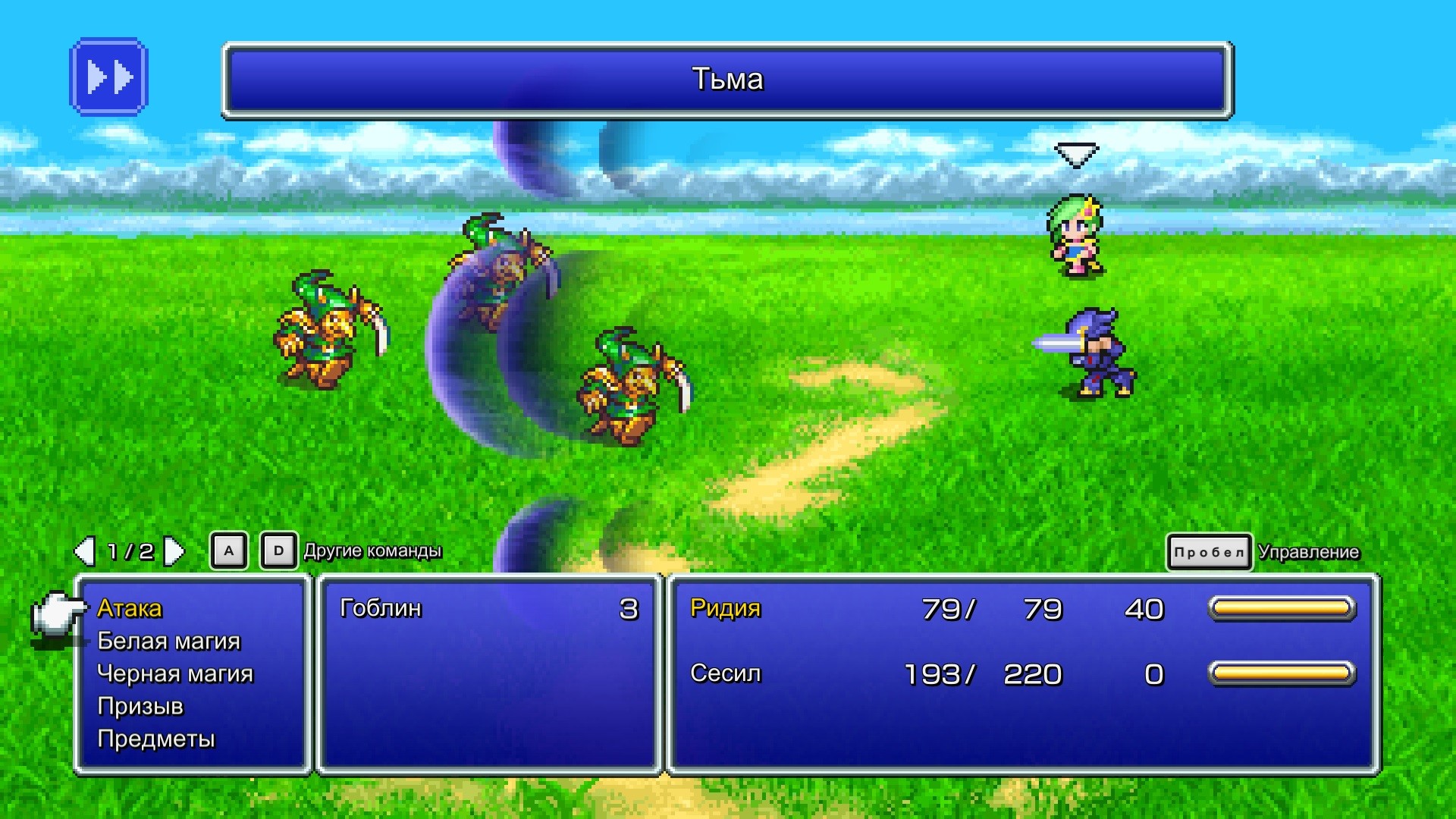
Task: Open the Черная магия spell list
Action: point(175,673)
